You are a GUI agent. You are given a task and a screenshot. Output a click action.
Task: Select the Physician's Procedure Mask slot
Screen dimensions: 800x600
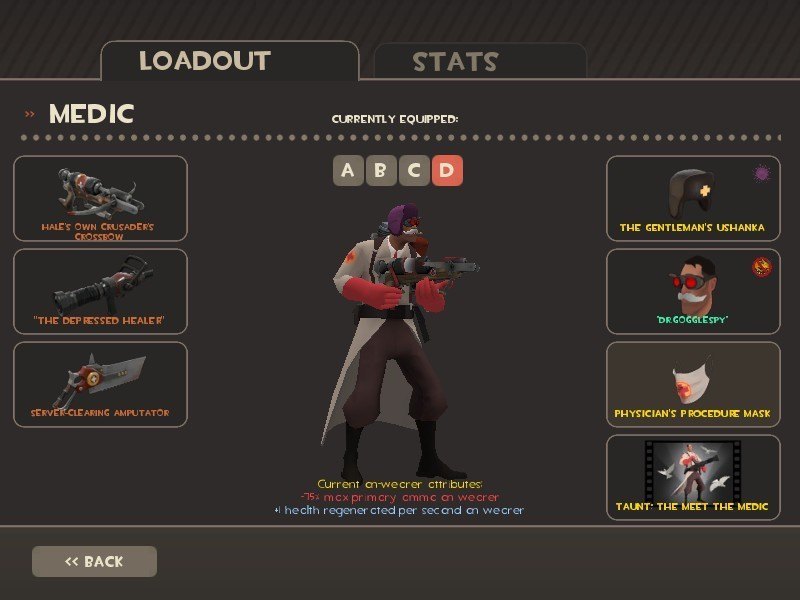[692, 384]
